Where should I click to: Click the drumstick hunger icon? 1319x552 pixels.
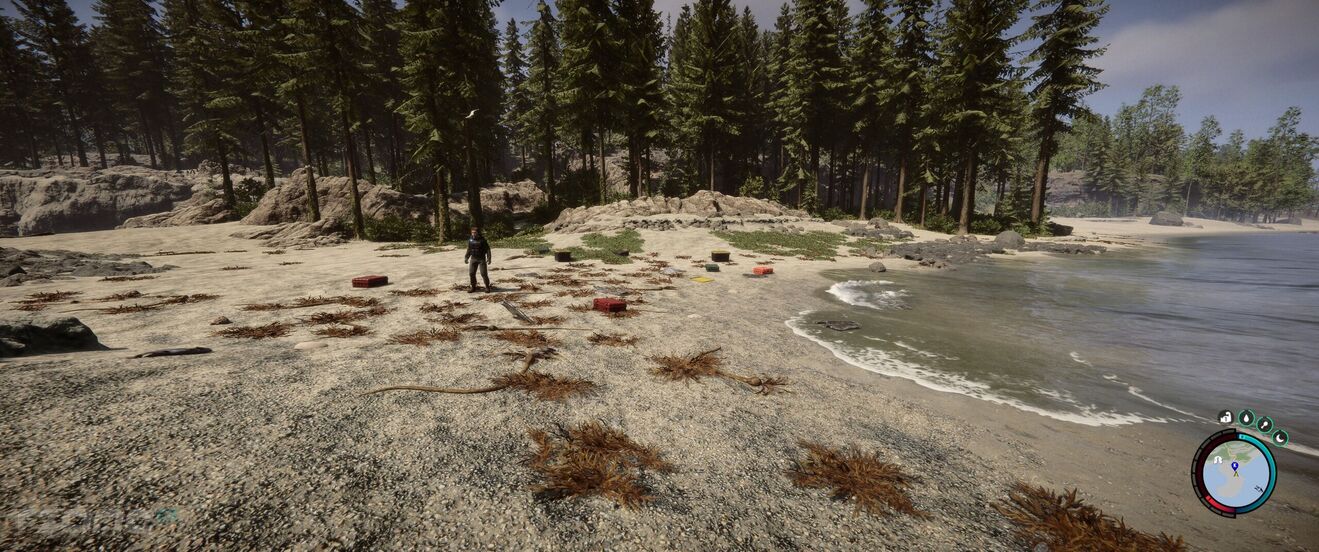[1264, 424]
